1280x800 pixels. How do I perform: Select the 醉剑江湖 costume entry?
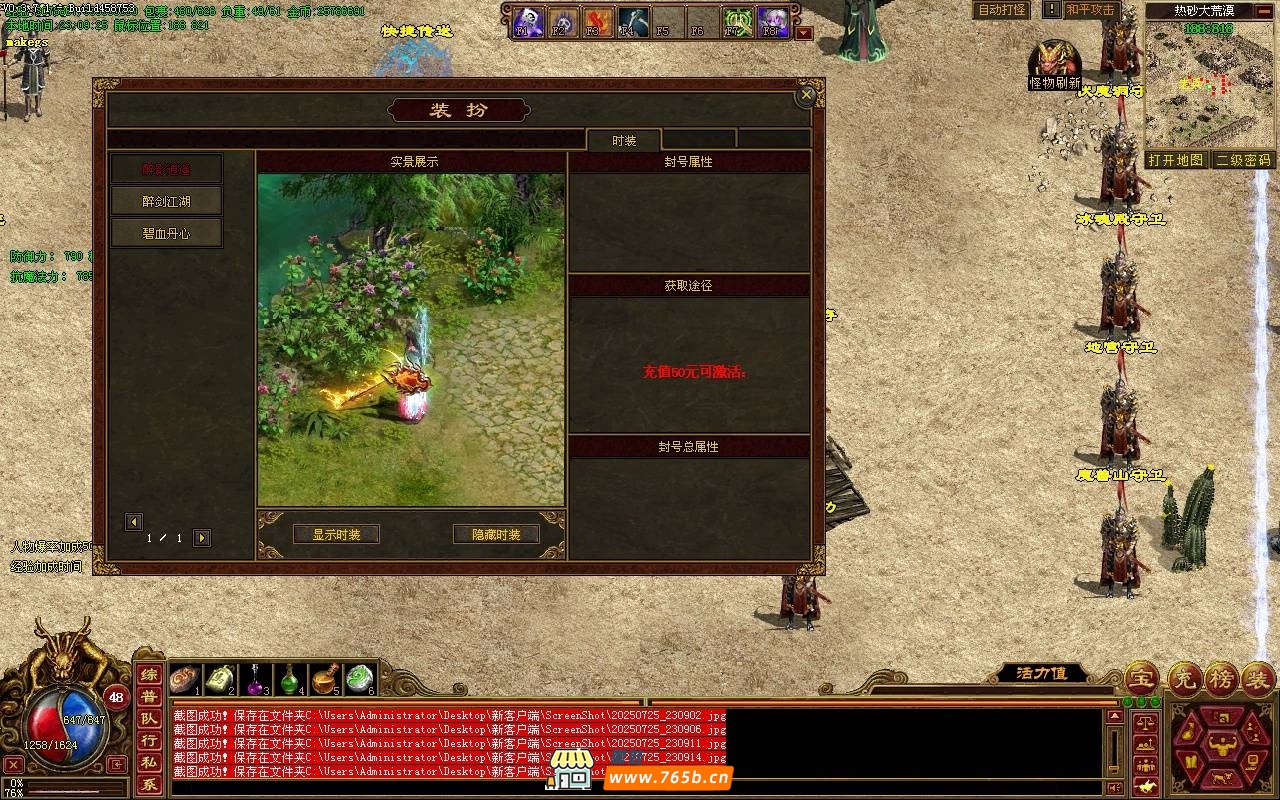166,201
